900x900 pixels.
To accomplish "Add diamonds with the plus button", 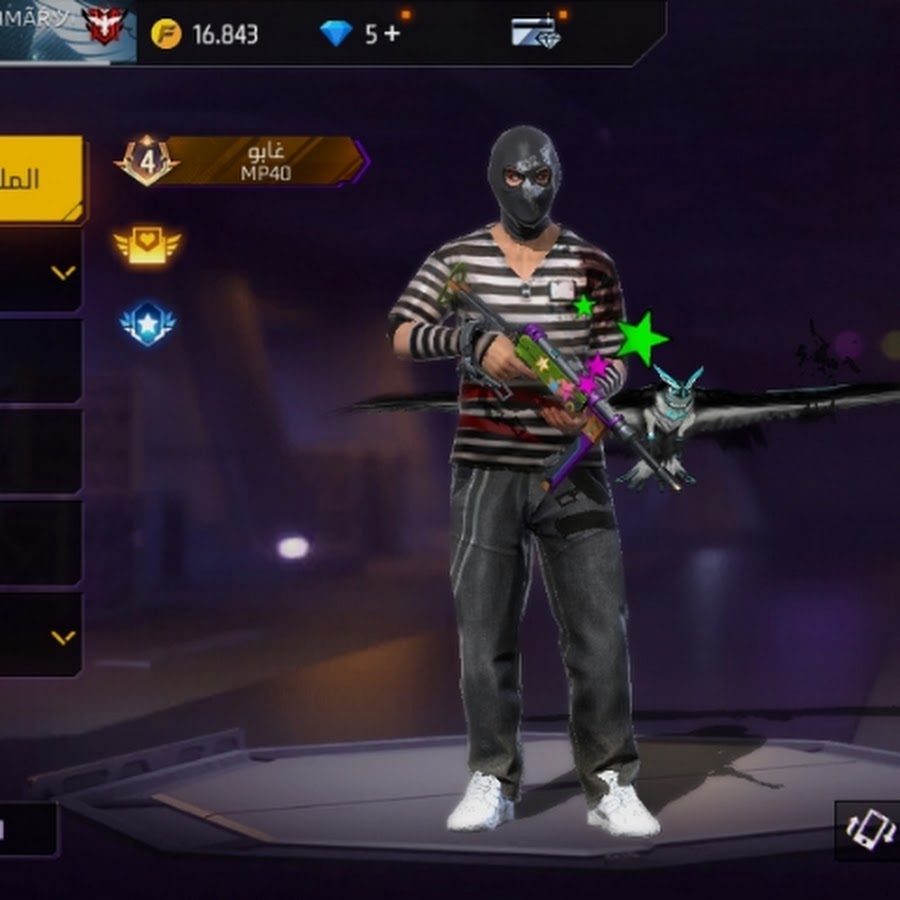I will 391,34.
